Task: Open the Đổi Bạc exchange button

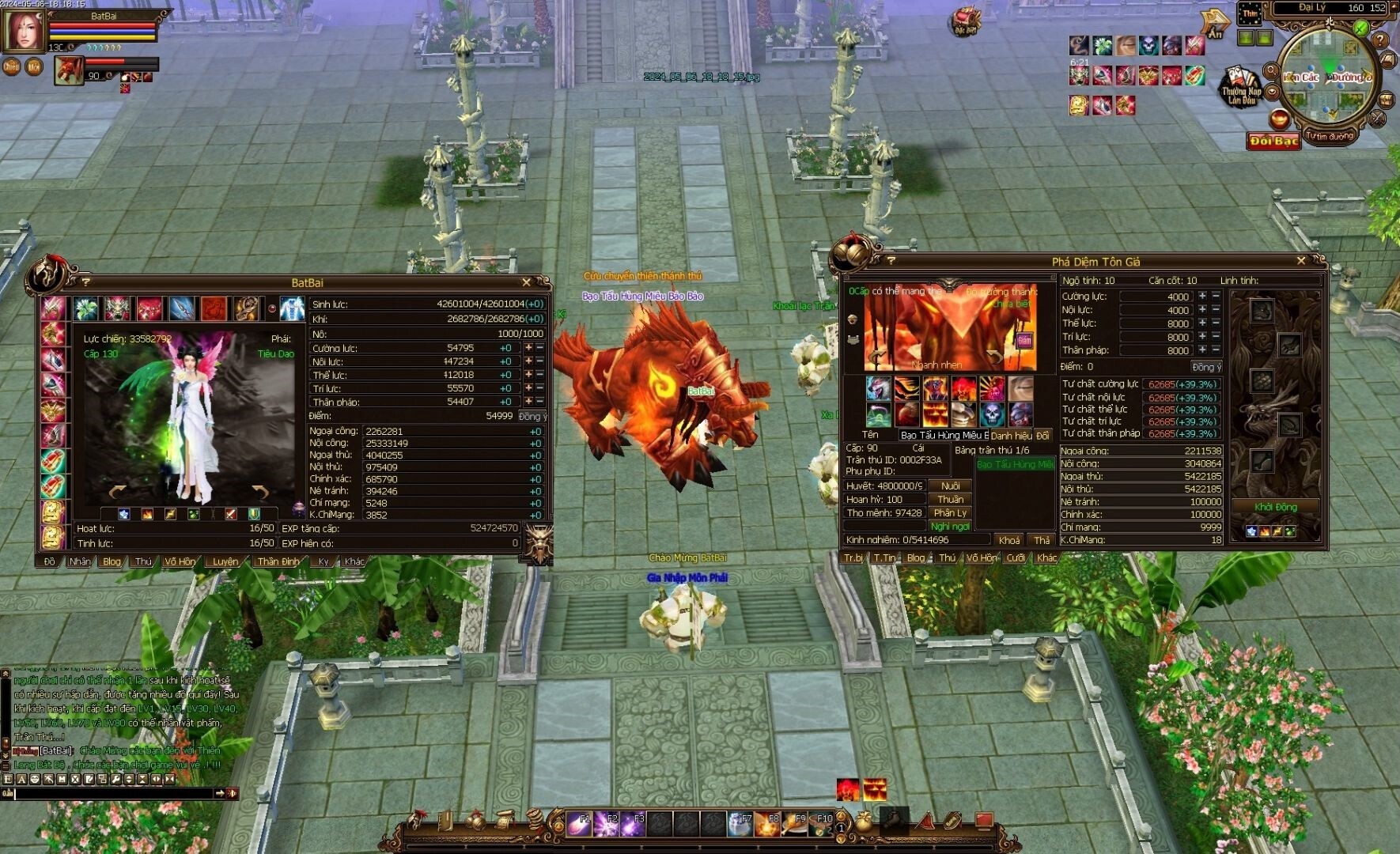Action: point(1273,141)
